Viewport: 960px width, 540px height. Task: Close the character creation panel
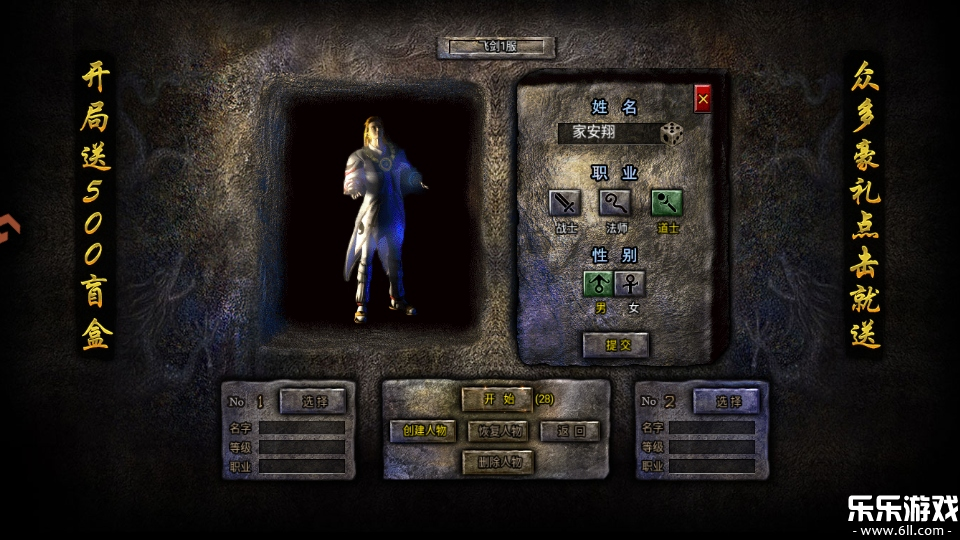coord(703,99)
